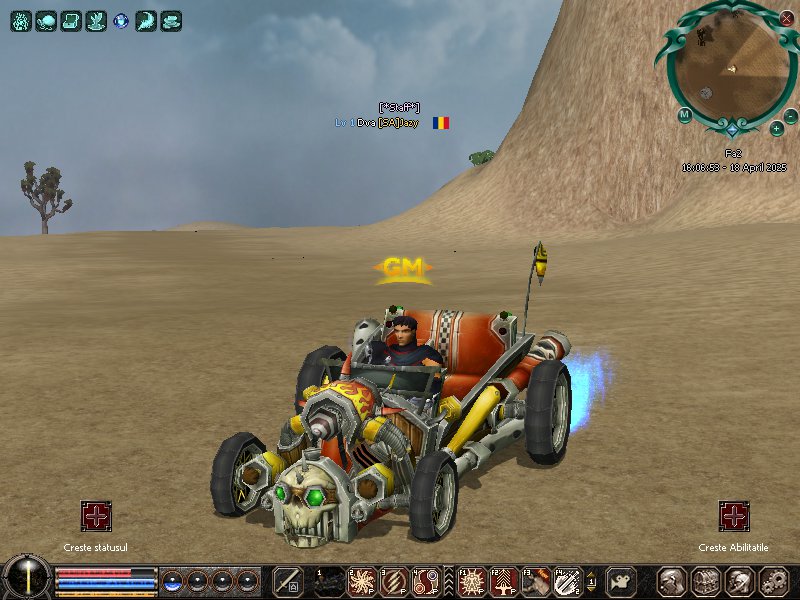800x600 pixels.
Task: Zoom in the minimap with the plus button
Action: [x=777, y=128]
